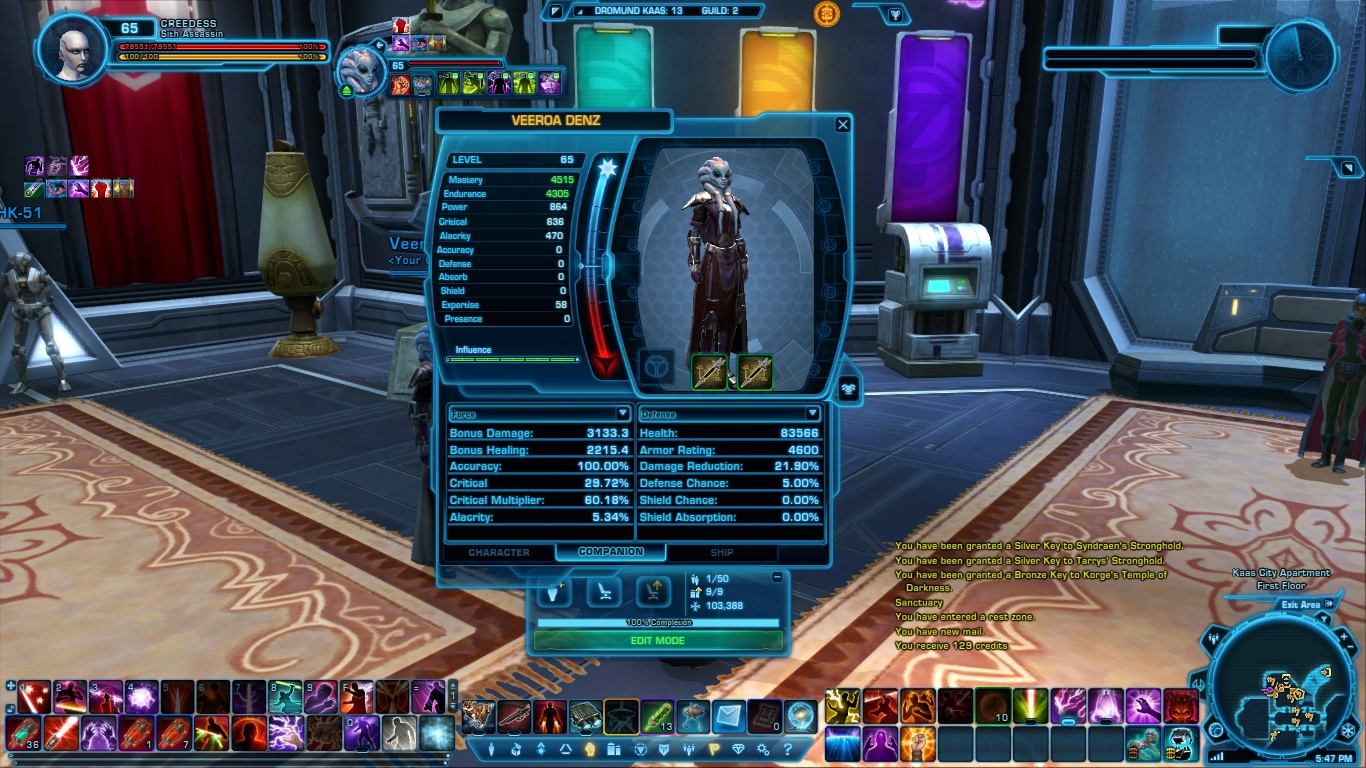
Task: Enter stronghold Edit Mode
Action: click(x=657, y=641)
